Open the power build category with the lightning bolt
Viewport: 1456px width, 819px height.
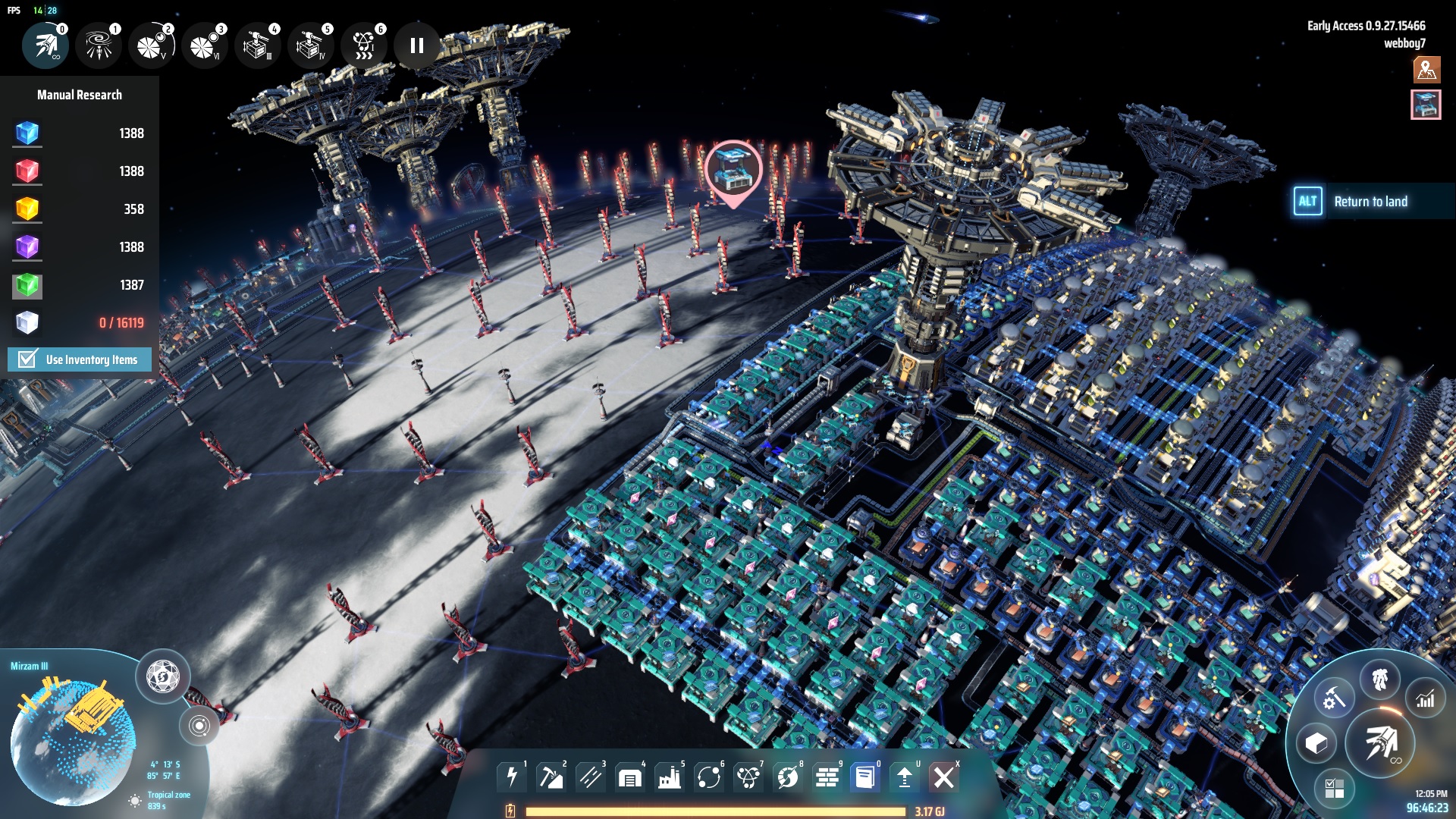coord(512,777)
